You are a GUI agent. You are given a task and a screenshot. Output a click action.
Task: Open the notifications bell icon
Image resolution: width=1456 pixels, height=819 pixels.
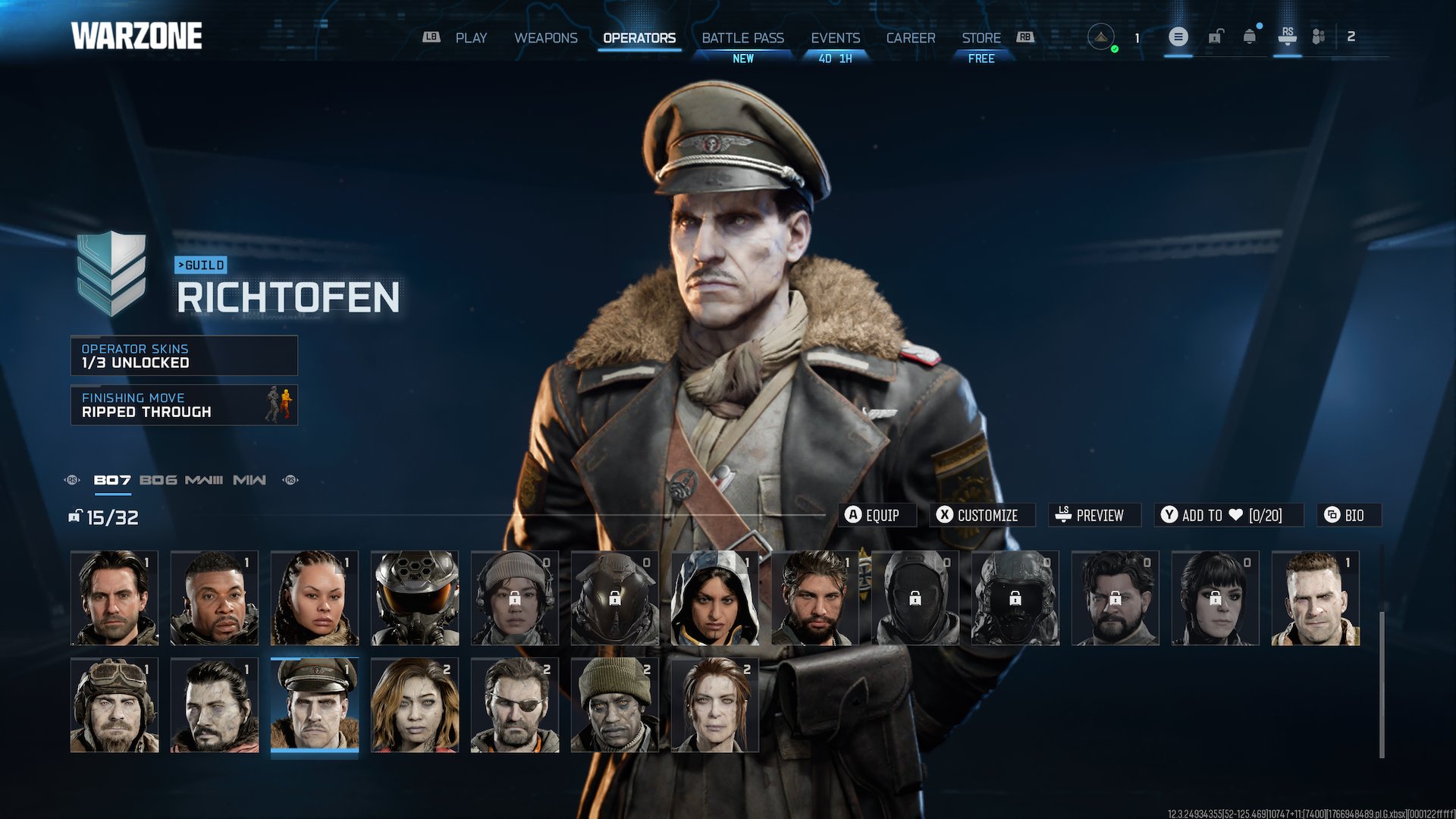pos(1249,36)
